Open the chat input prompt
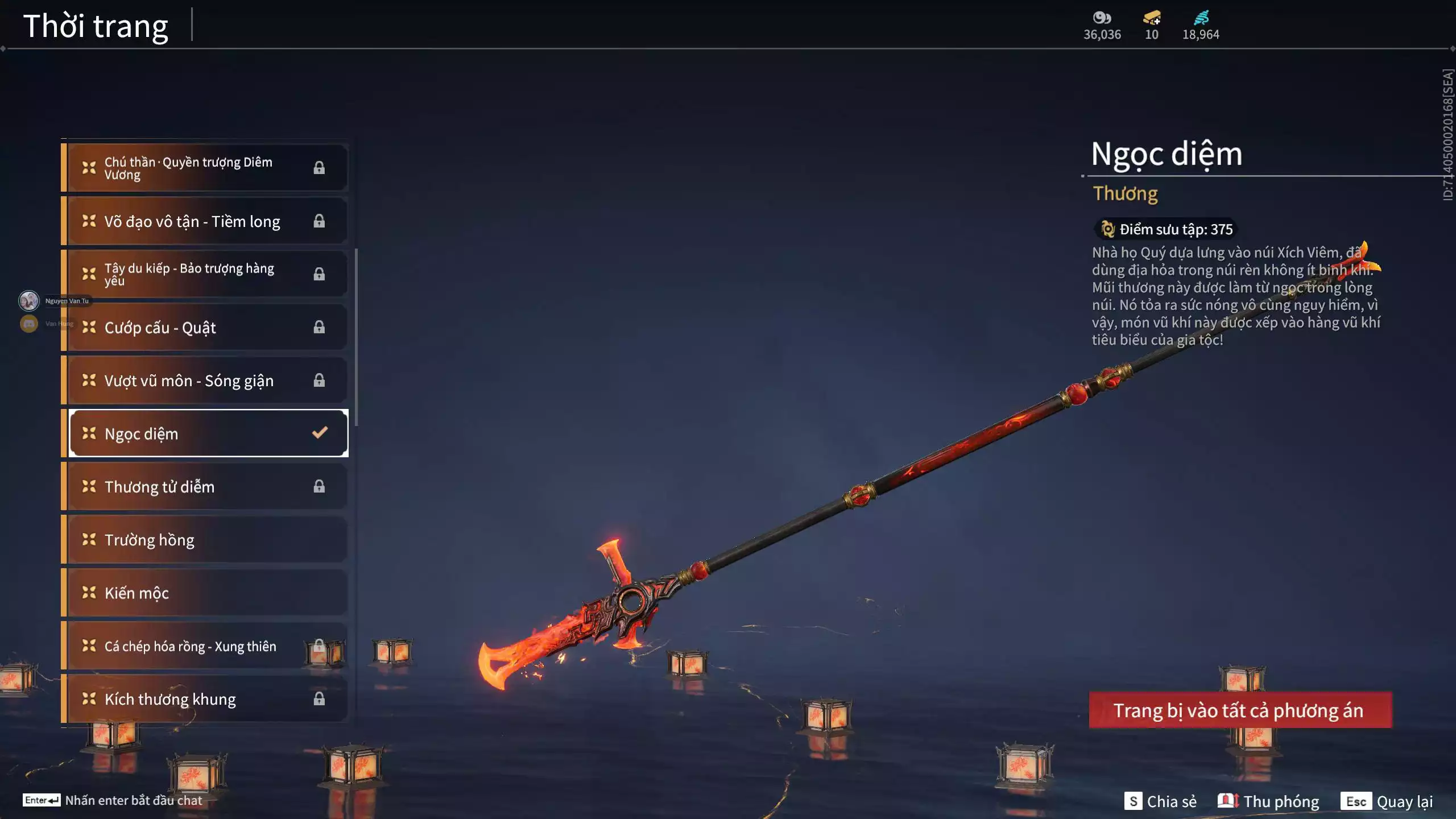The width and height of the screenshot is (1456, 819). click(x=113, y=800)
